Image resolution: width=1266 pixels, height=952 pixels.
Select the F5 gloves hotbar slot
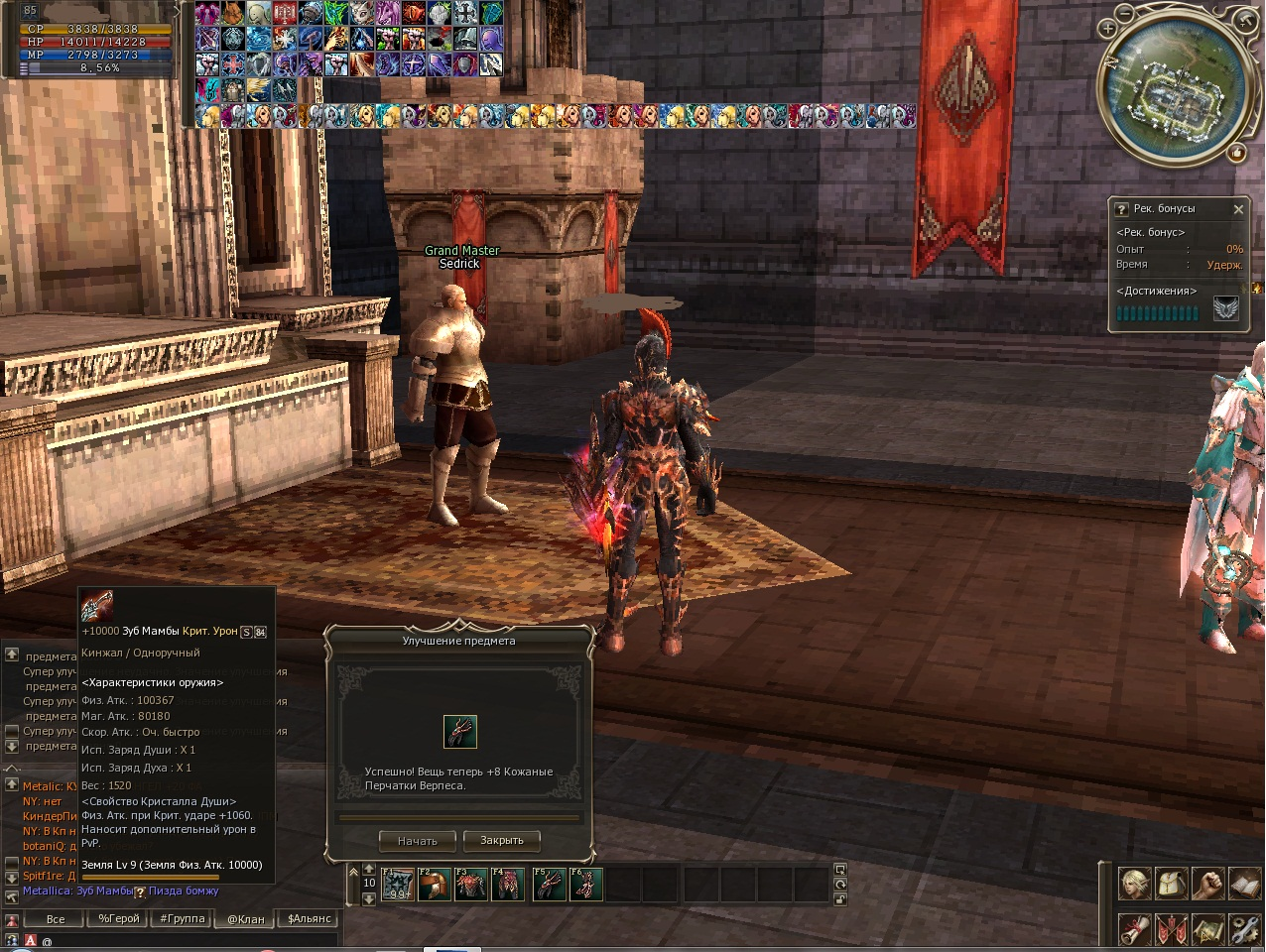click(x=550, y=884)
